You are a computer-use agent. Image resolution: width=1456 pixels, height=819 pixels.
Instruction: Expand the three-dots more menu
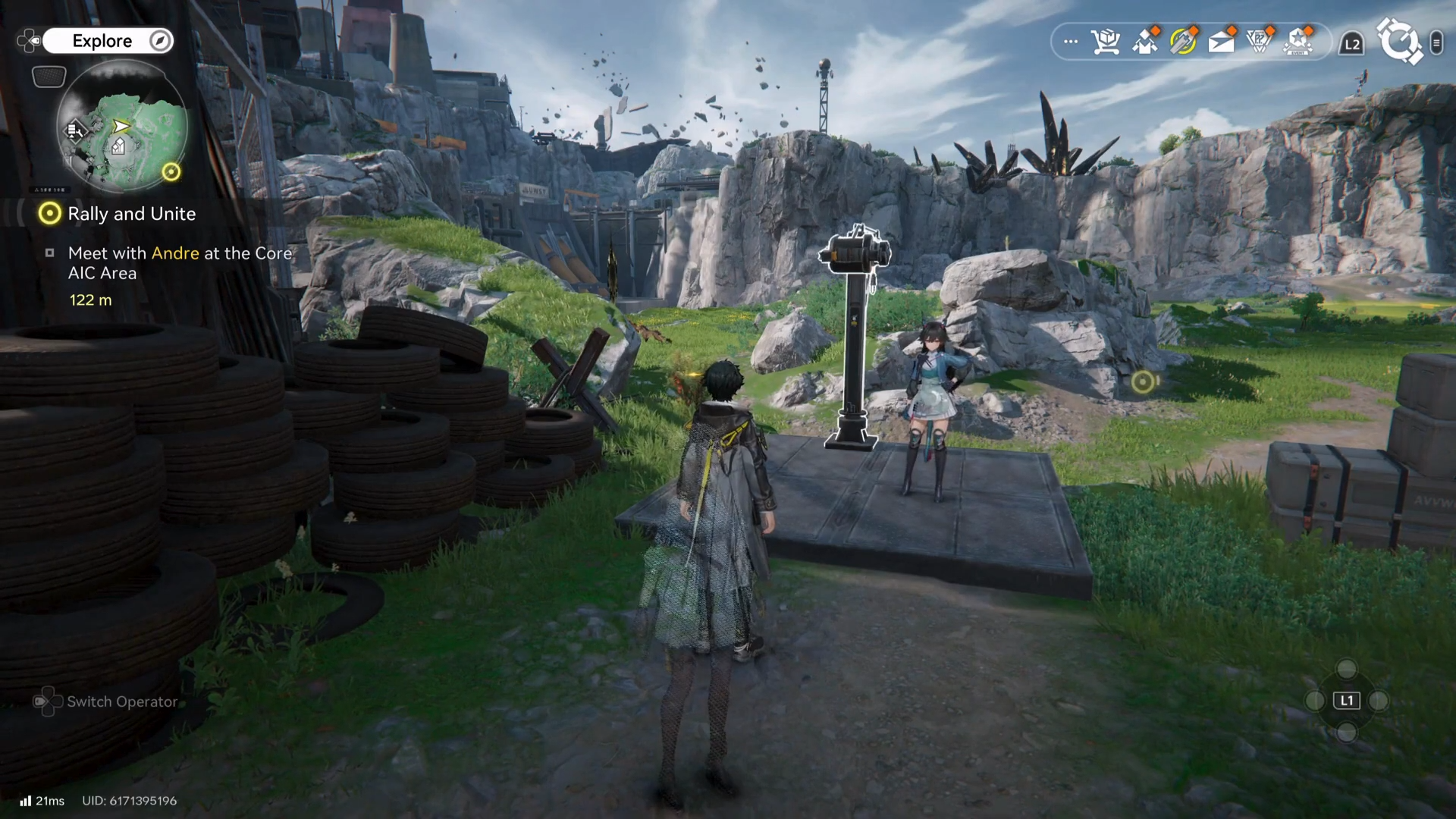[x=1070, y=42]
